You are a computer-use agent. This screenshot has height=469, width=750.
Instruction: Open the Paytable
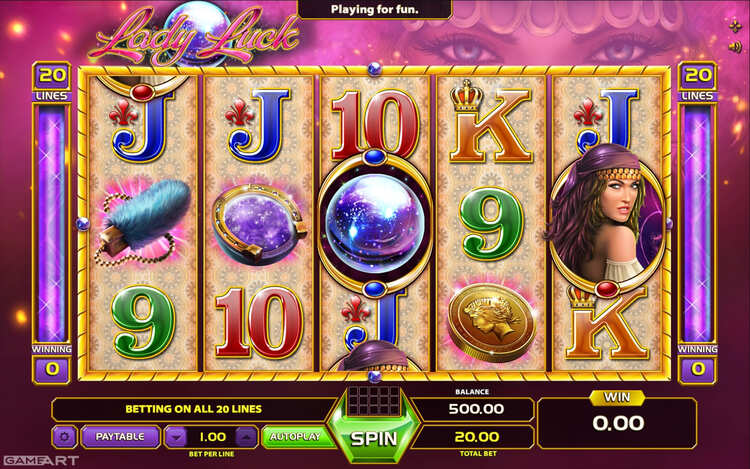(121, 436)
